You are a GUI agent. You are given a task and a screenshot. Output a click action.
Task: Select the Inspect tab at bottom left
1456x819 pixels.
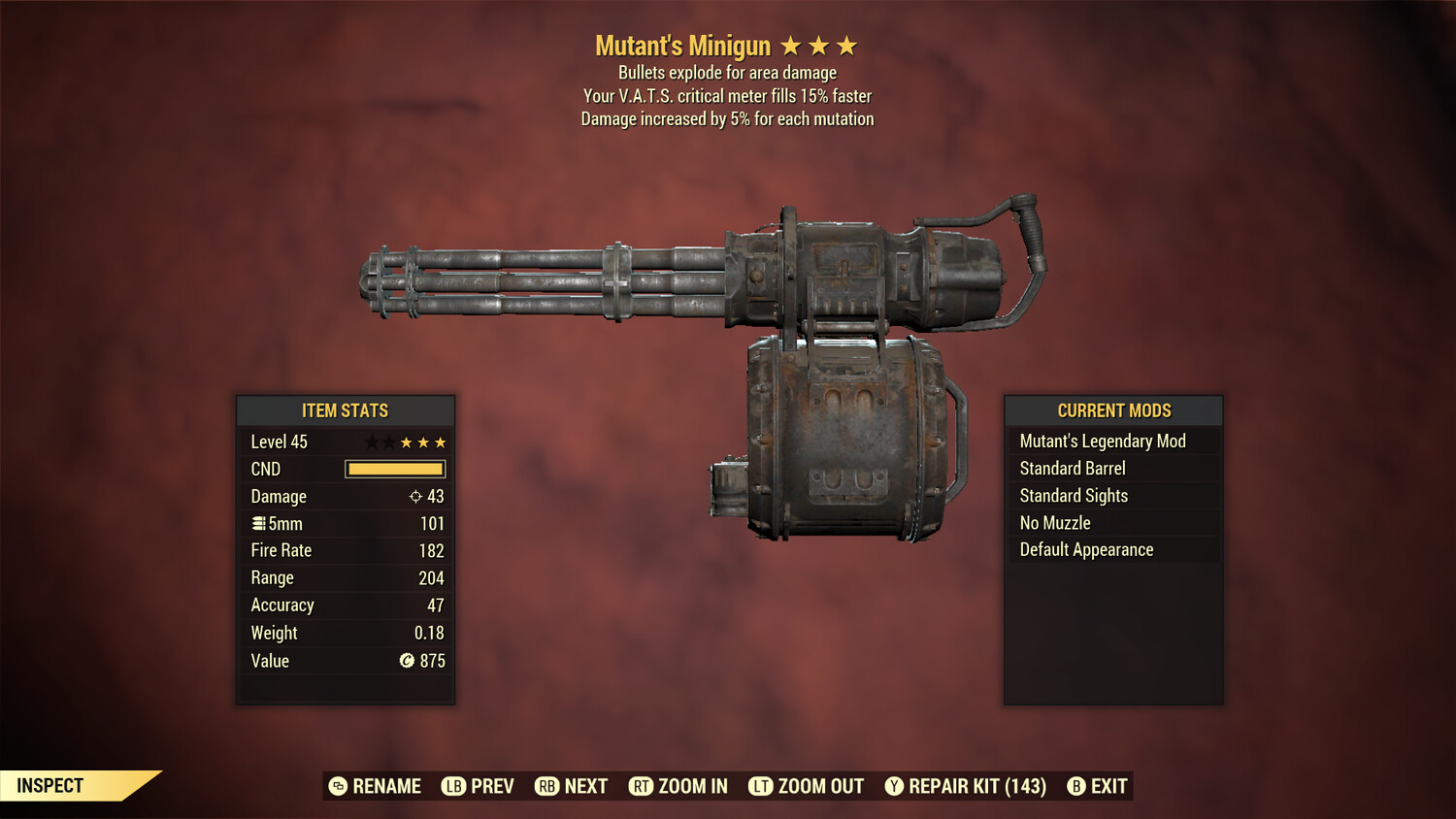(50, 785)
